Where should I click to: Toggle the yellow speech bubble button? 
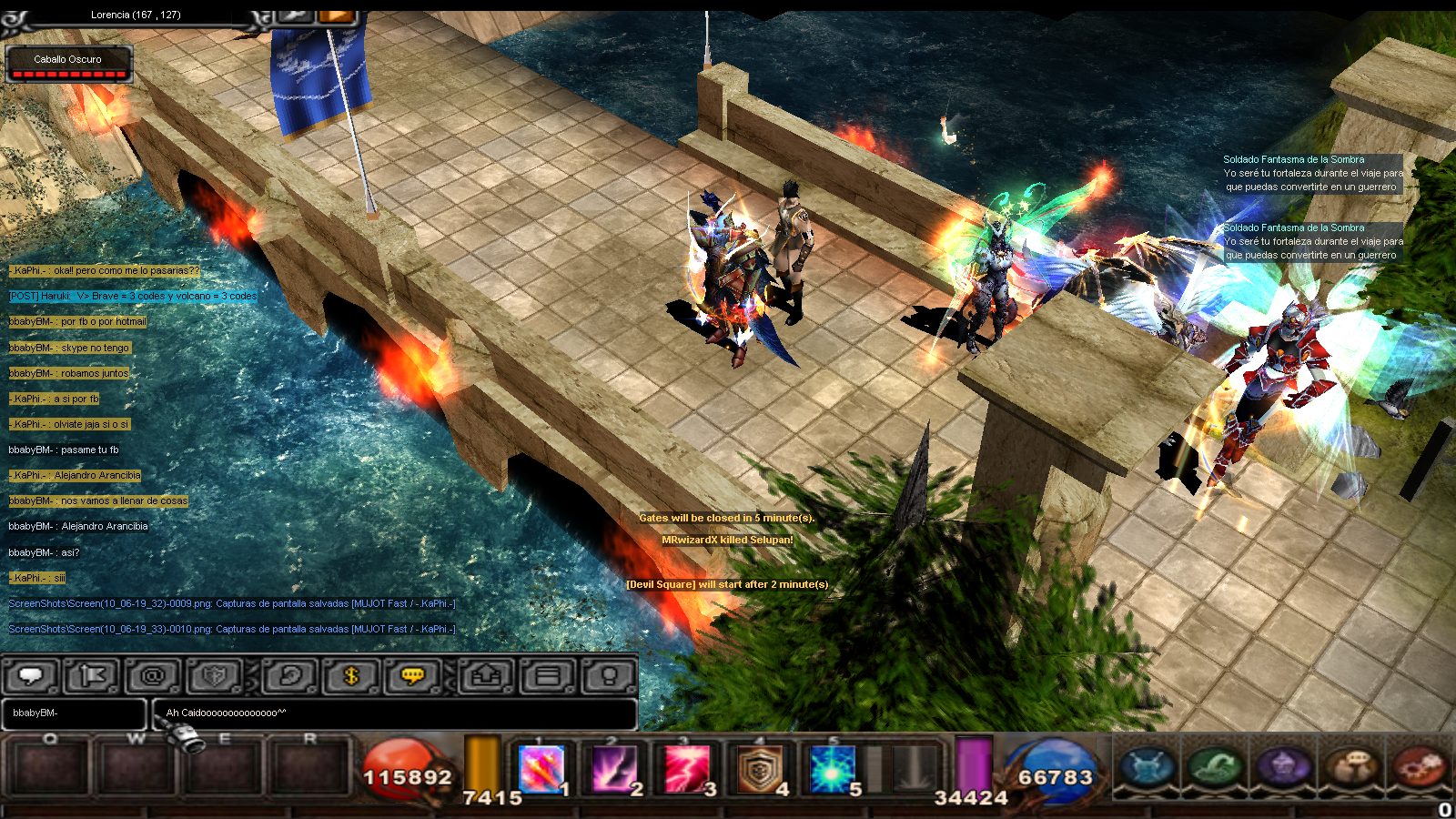pos(413,676)
